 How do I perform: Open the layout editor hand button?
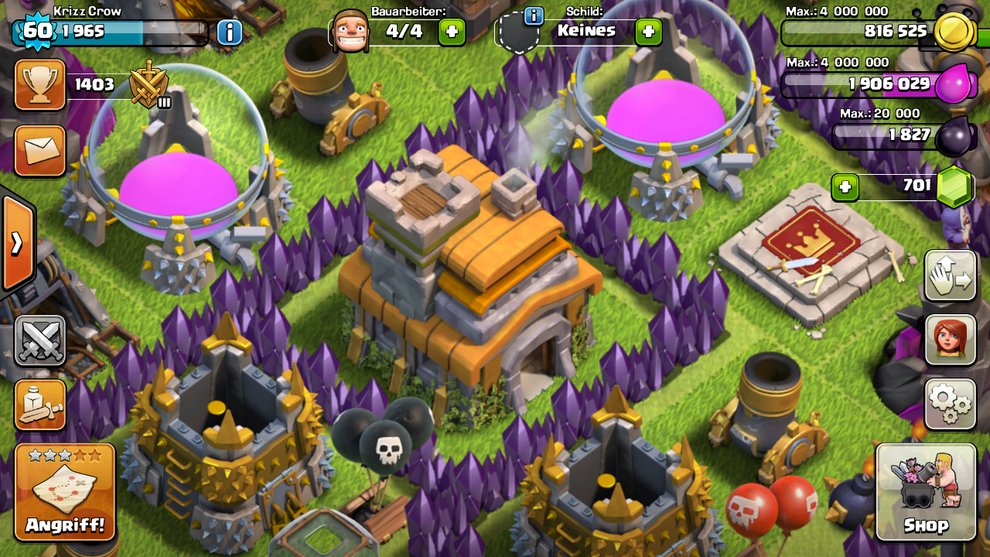(x=950, y=275)
